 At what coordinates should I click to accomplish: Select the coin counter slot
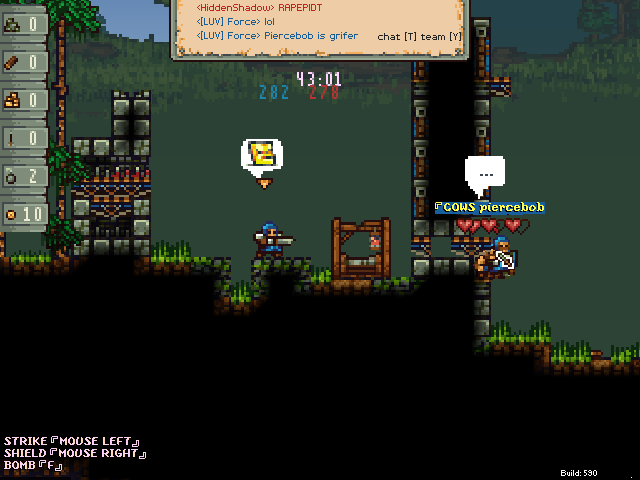[23, 214]
